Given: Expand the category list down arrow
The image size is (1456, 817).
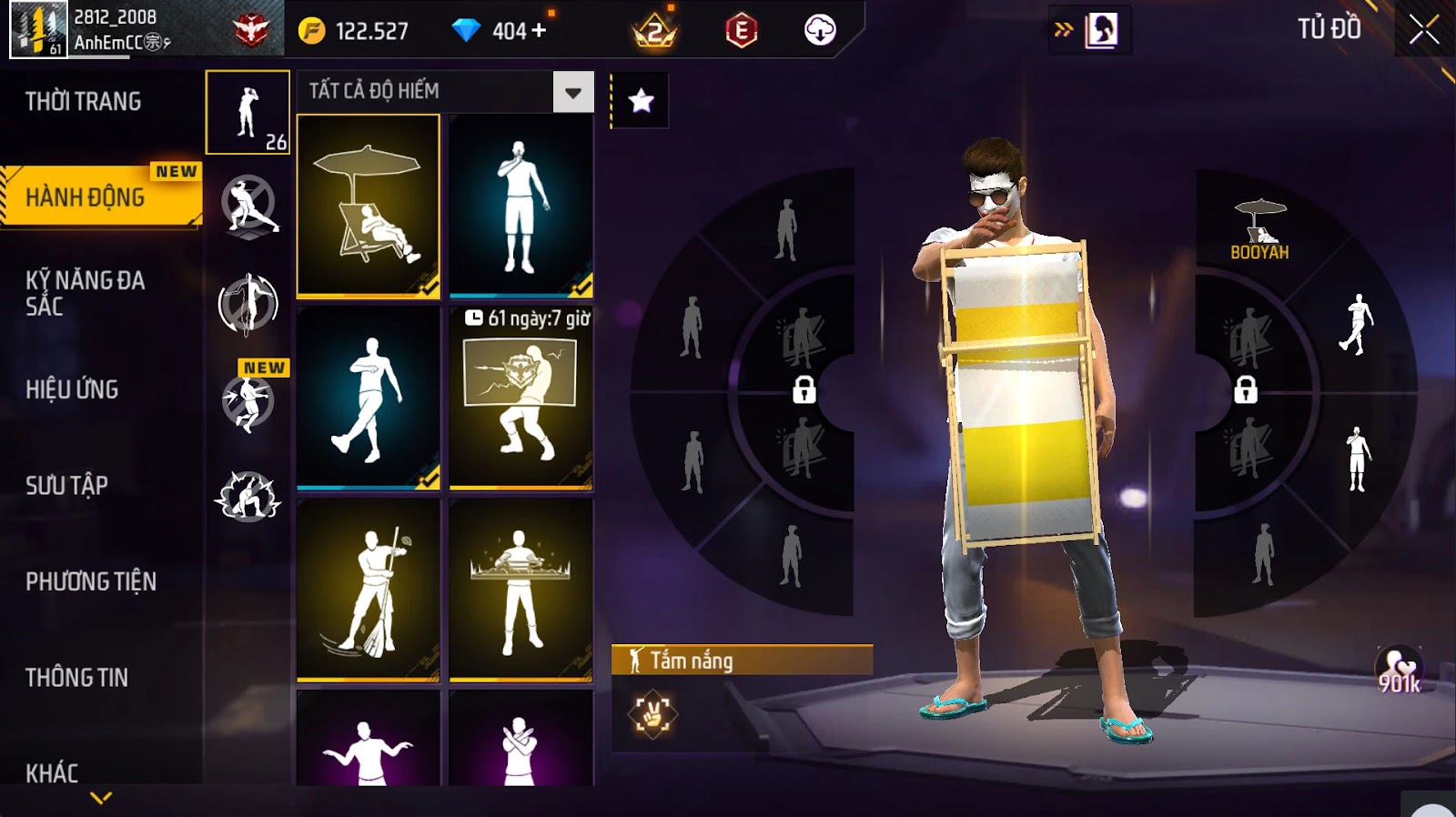Looking at the screenshot, I should 101,798.
